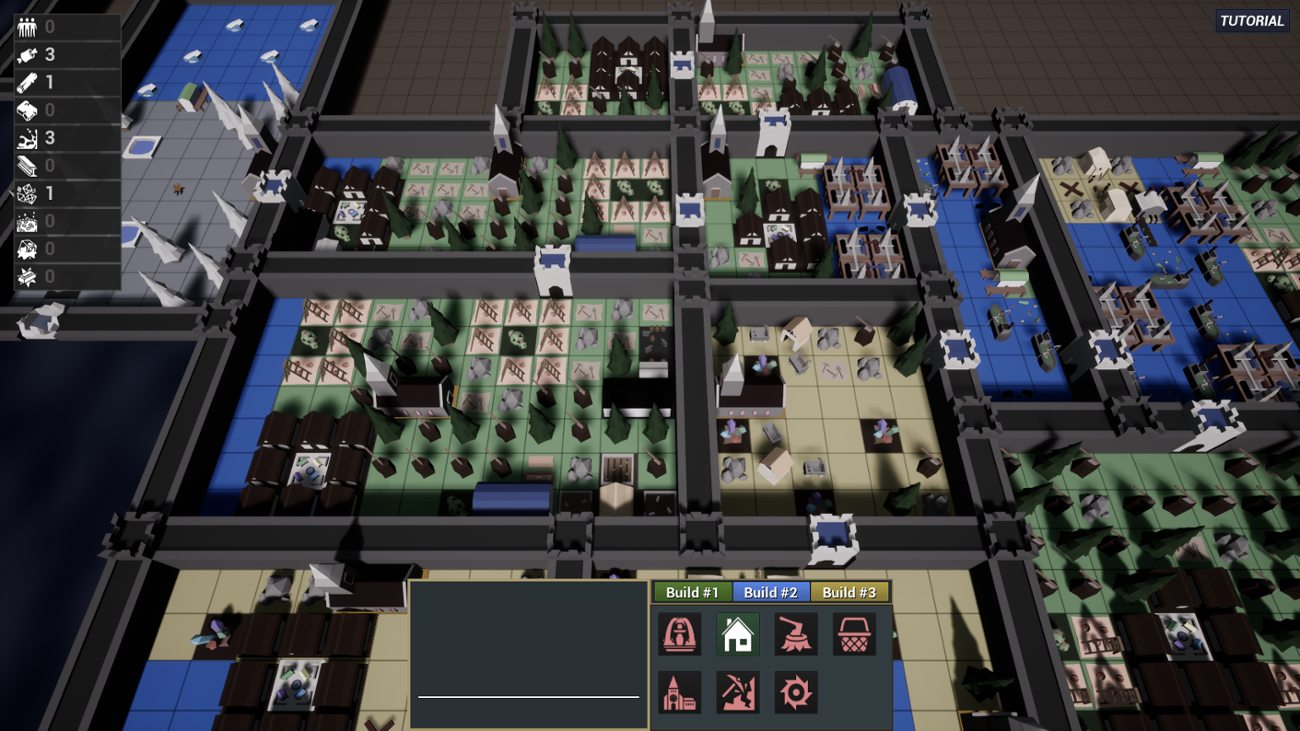
Task: Pick the saw blade production building
Action: (795, 692)
